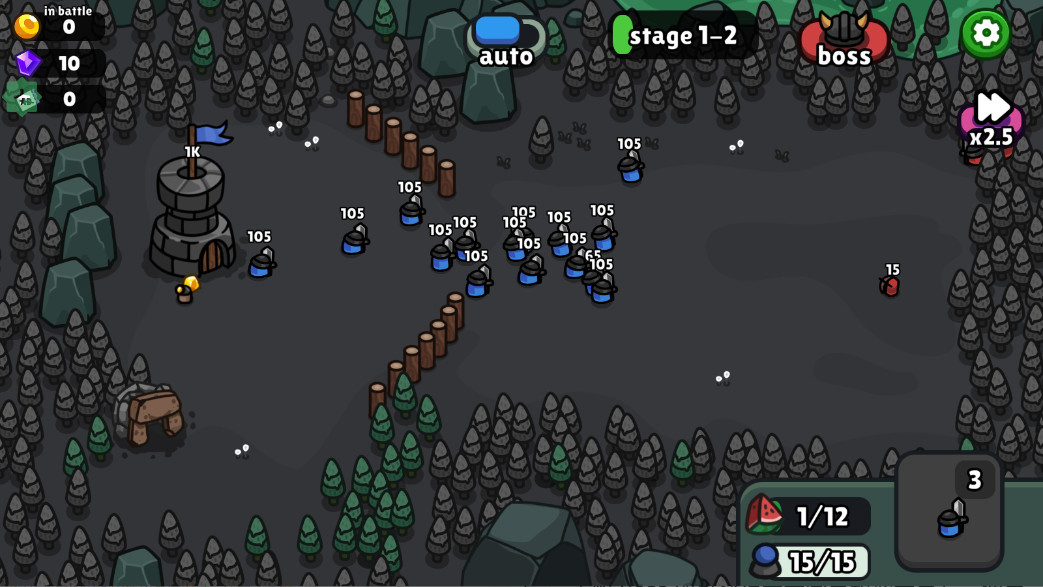Toggle the auto battle switch
1043x587 pixels.
tap(506, 34)
